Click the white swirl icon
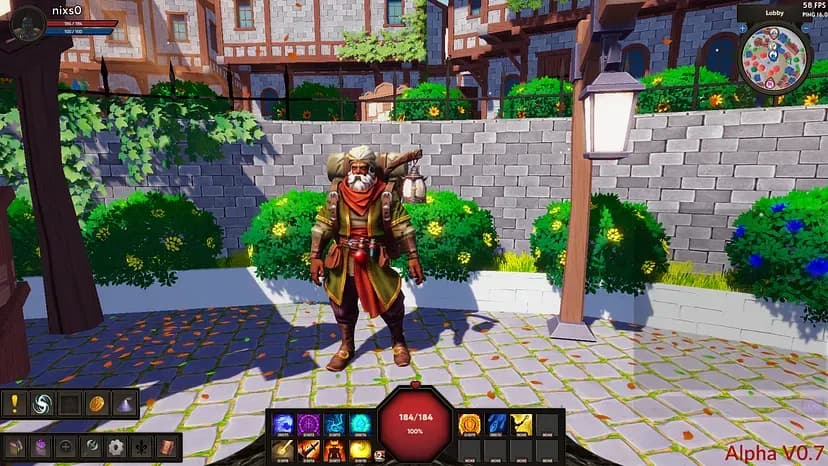The image size is (828, 466). pyautogui.click(x=42, y=404)
